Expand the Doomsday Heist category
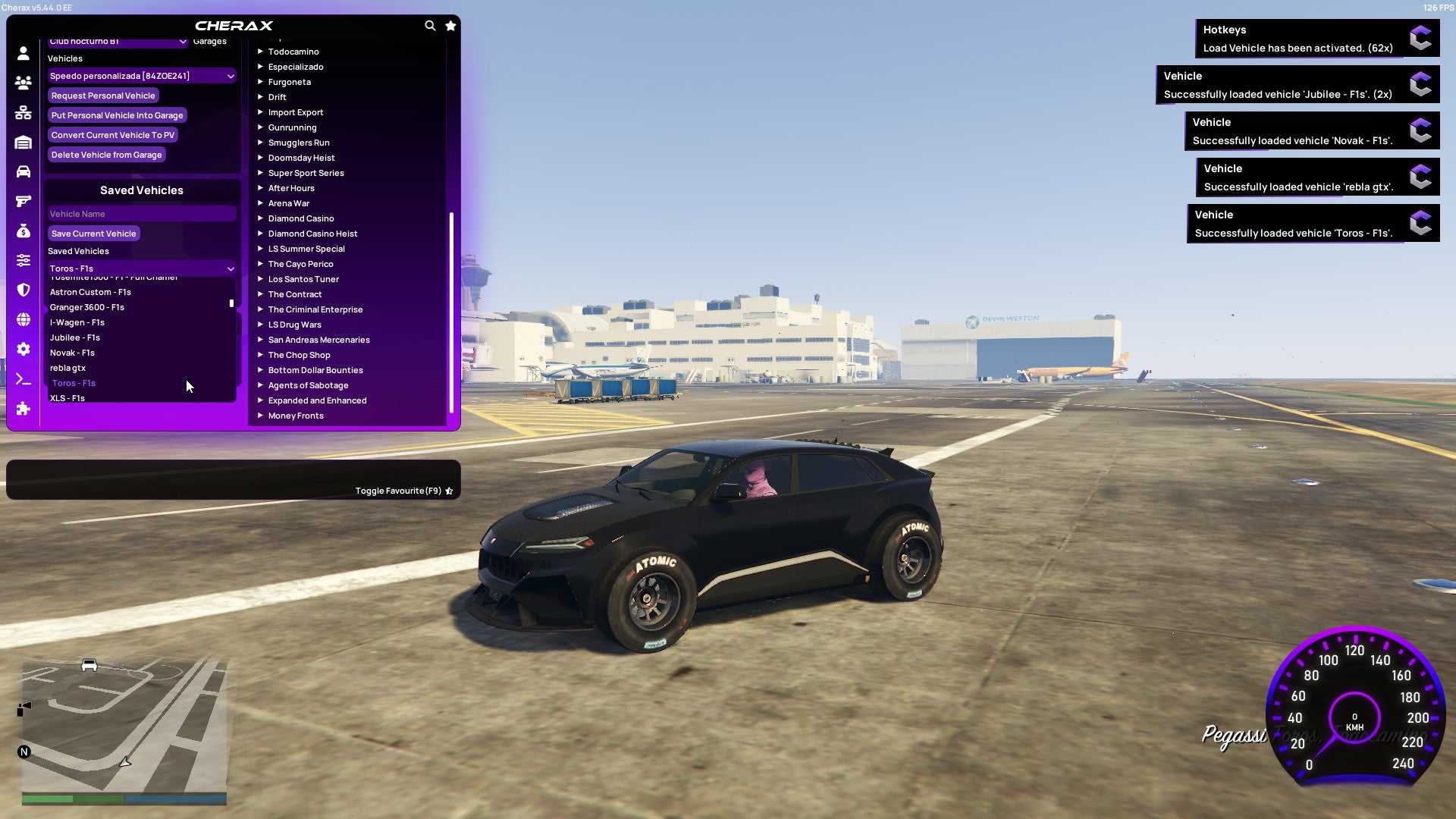The image size is (1456, 819). tap(300, 158)
